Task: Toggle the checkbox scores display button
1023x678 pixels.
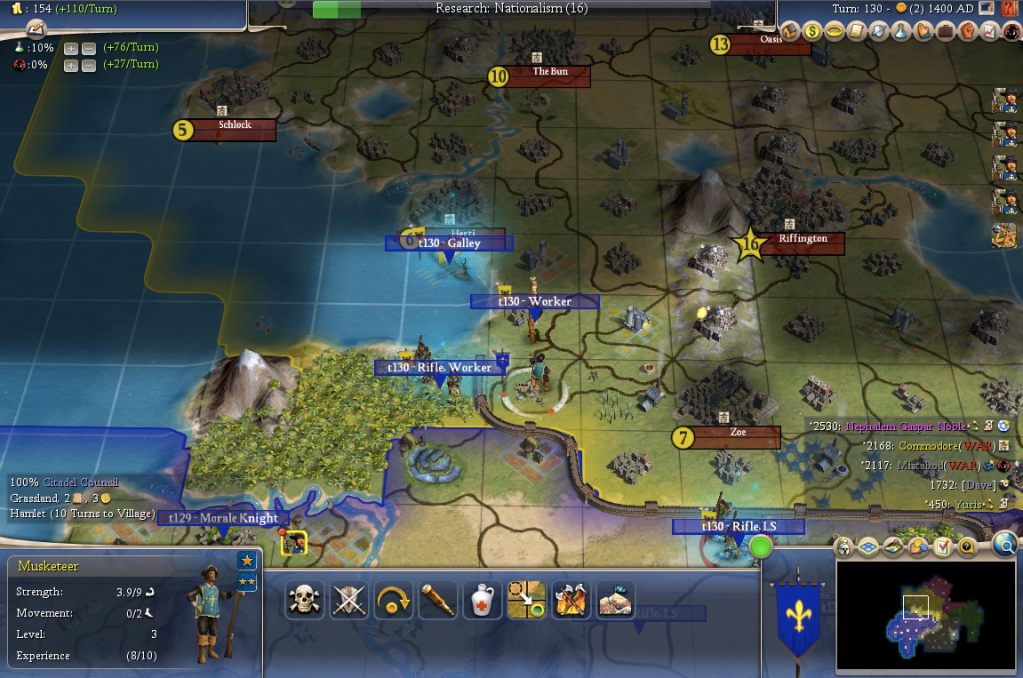Action: pyautogui.click(x=943, y=547)
